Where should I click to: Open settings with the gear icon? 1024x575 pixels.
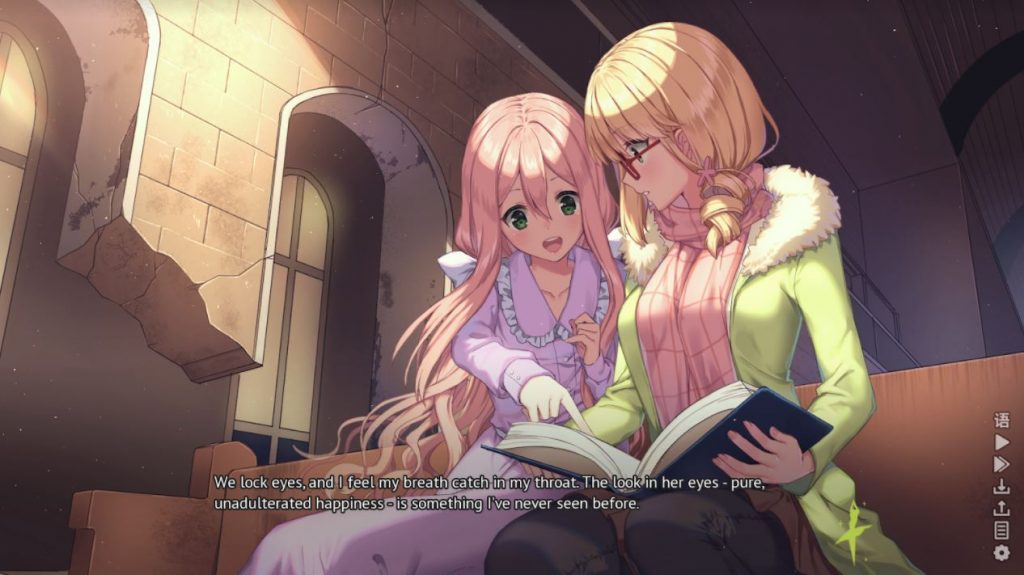tap(1001, 552)
